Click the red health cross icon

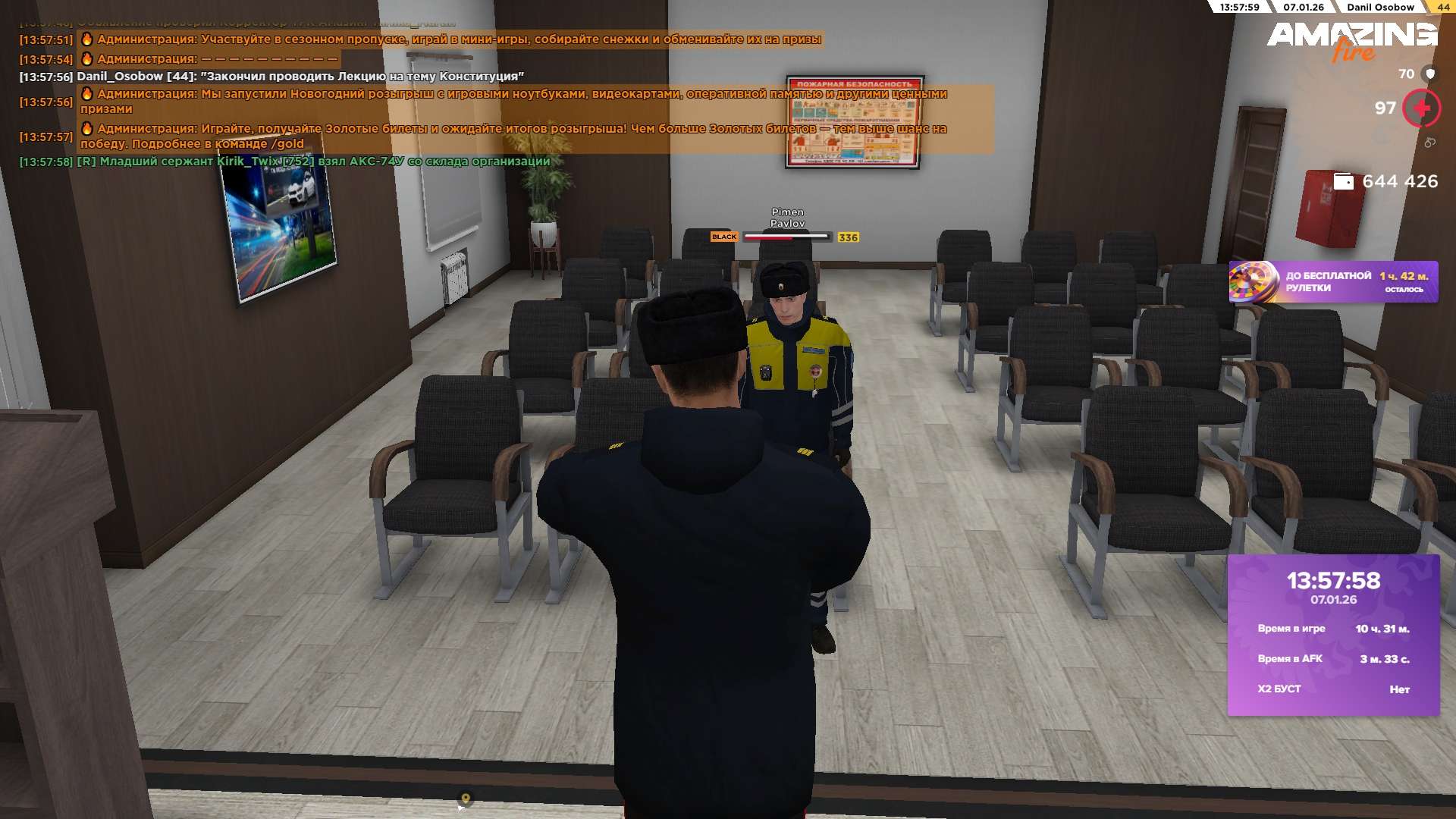1421,108
